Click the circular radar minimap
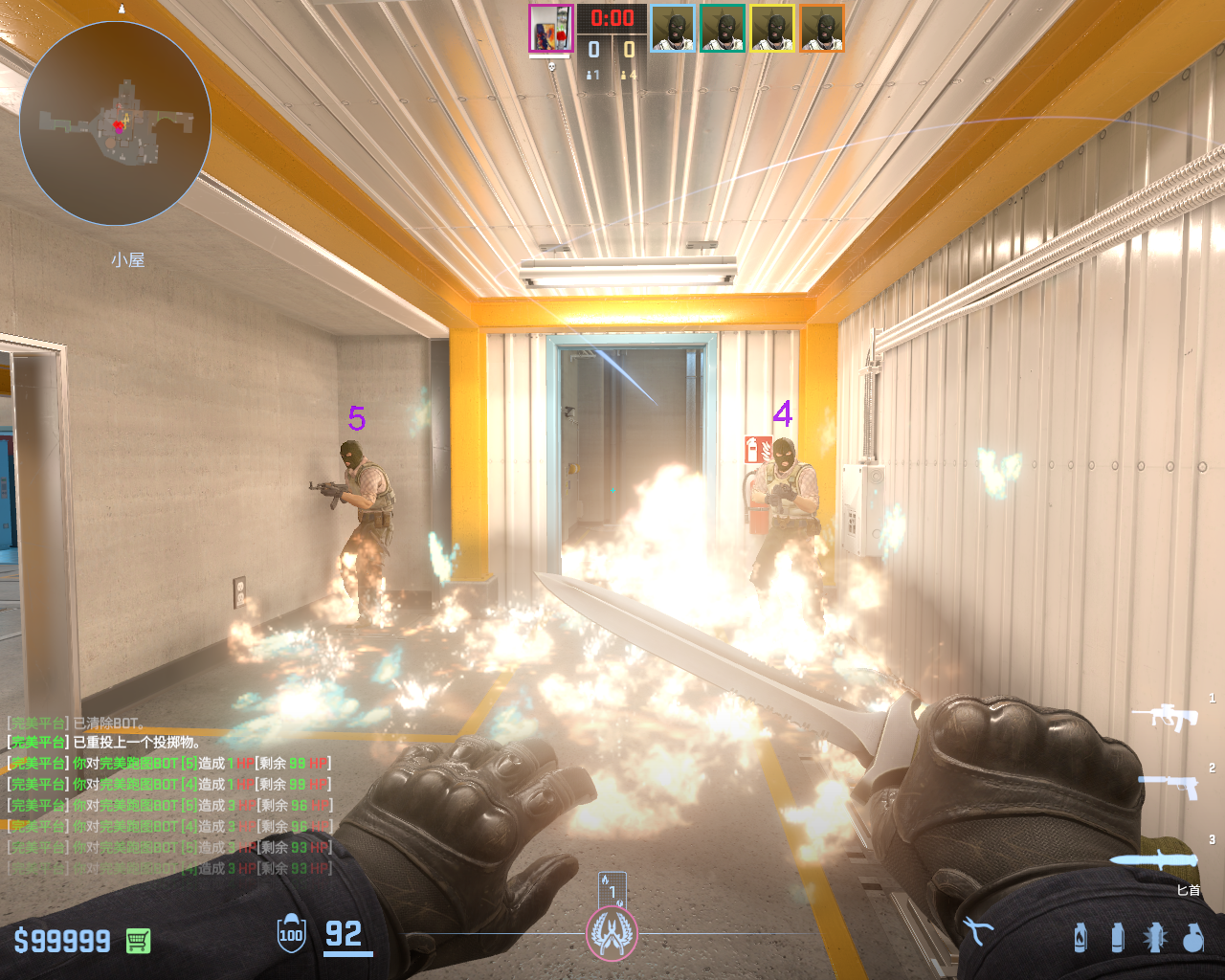Viewport: 1225px width, 980px height. tap(115, 124)
